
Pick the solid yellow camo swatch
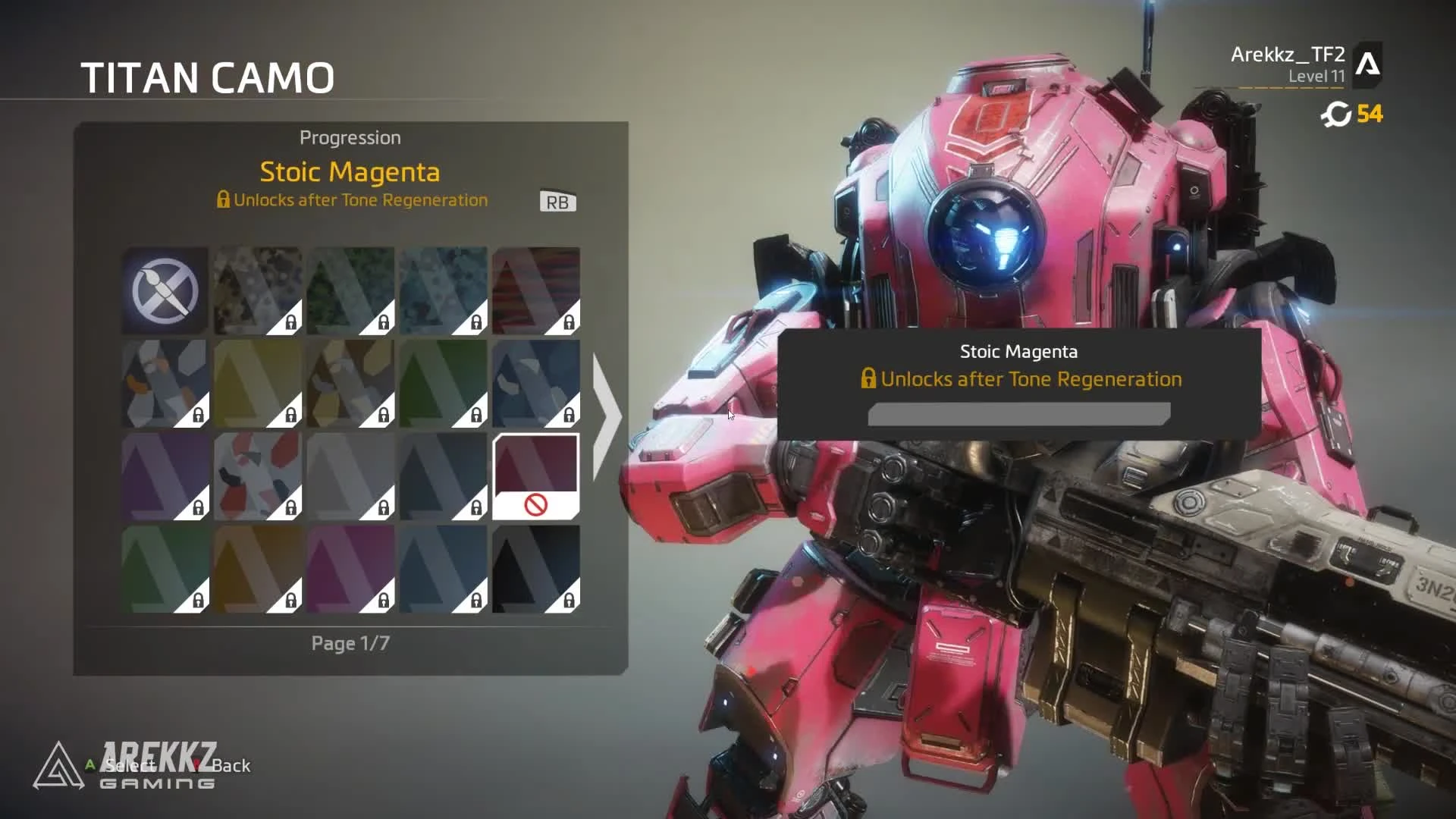[258, 384]
